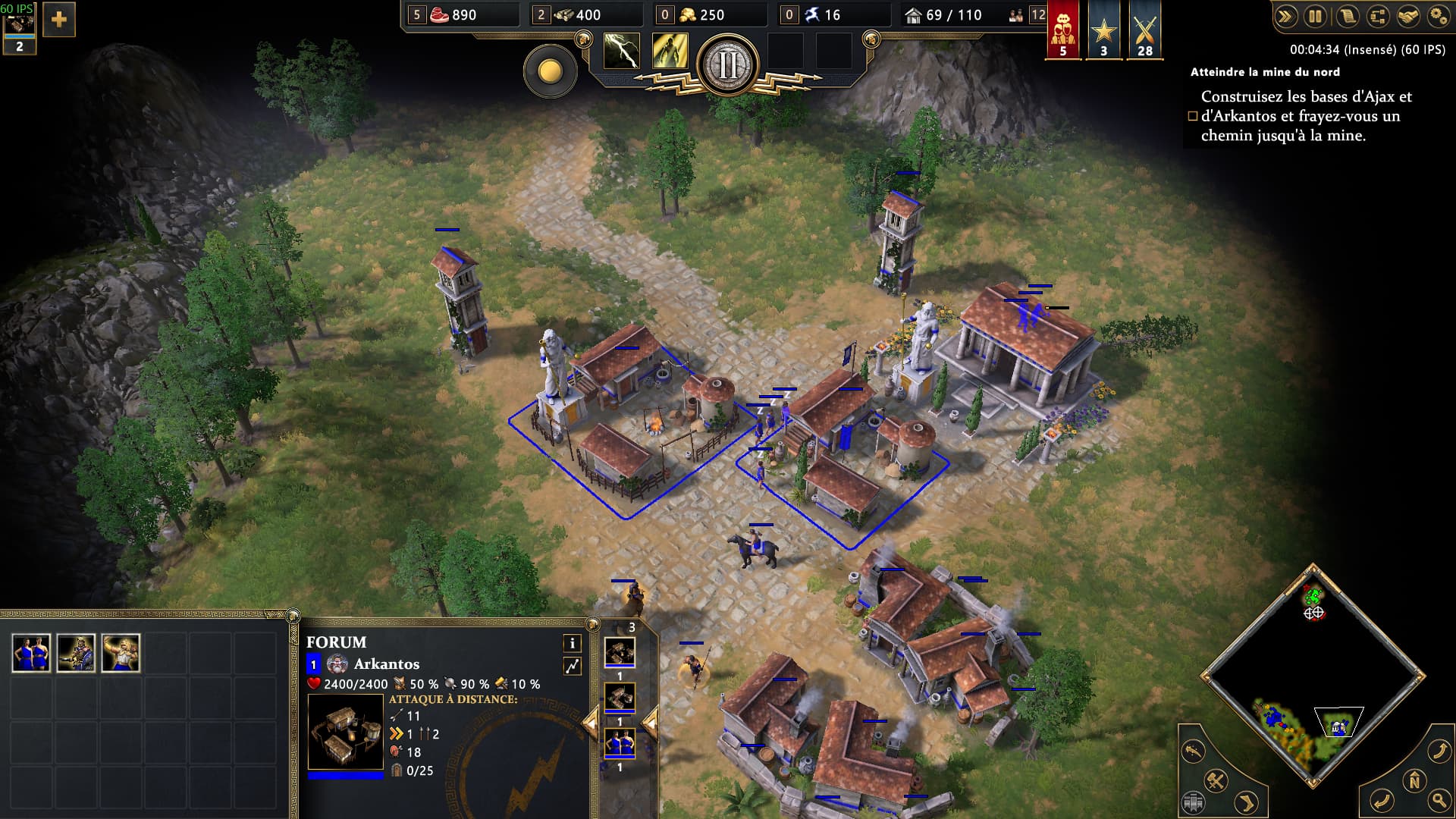
Task: Open the Age II advancement medallion
Action: pos(727,65)
